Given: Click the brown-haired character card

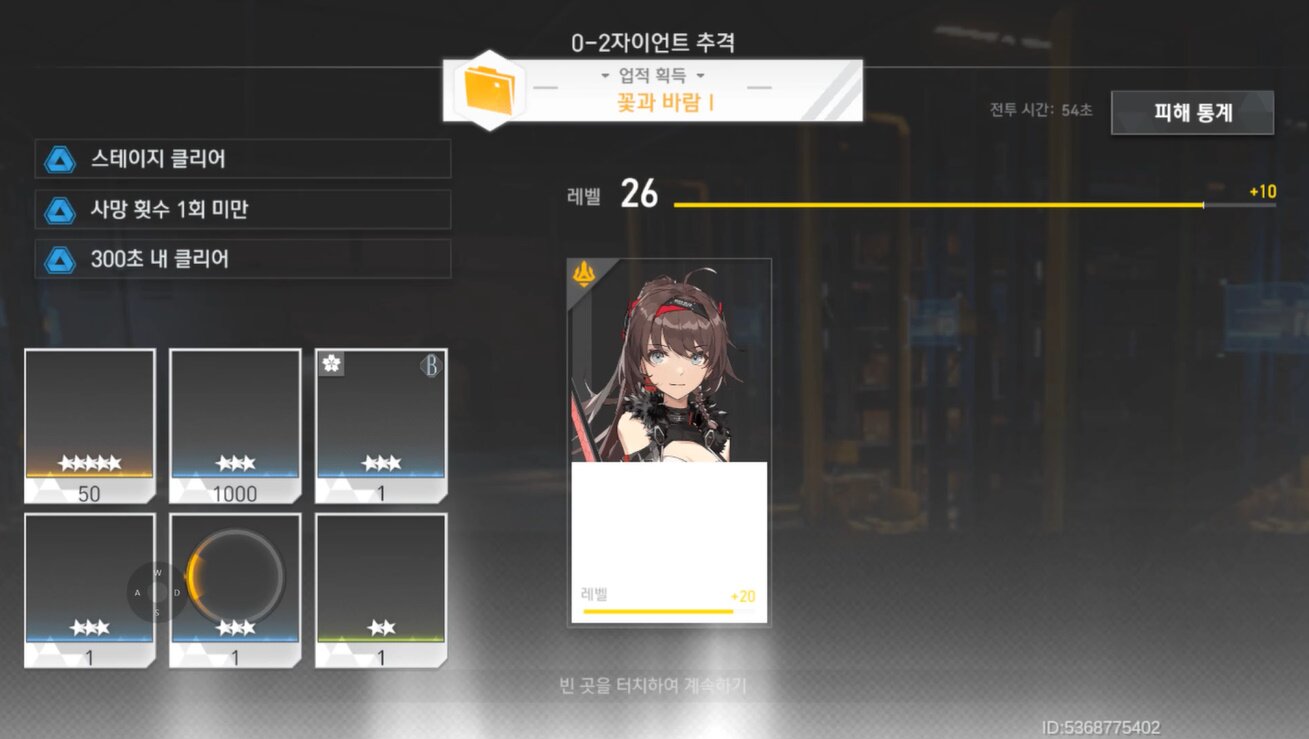Looking at the screenshot, I should click(x=669, y=441).
